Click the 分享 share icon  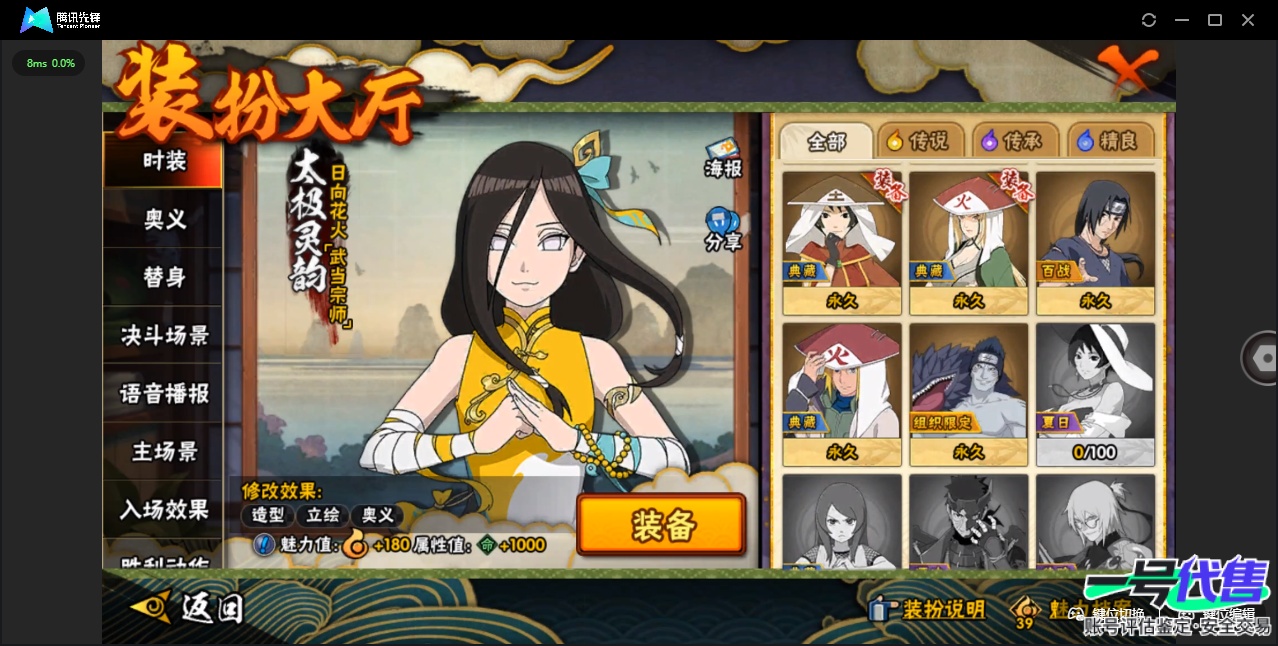pos(723,229)
